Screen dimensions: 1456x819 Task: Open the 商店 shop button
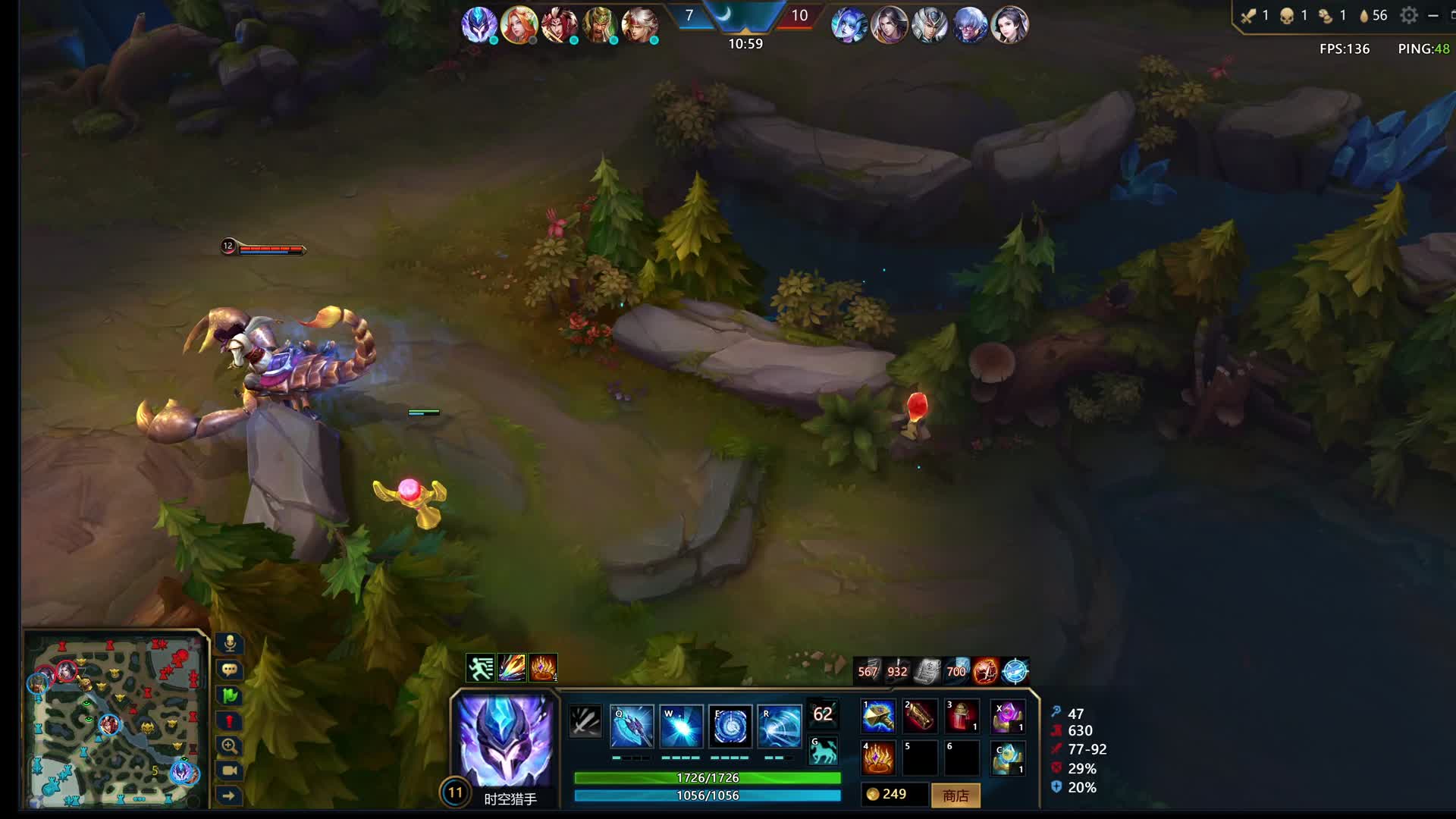(955, 795)
